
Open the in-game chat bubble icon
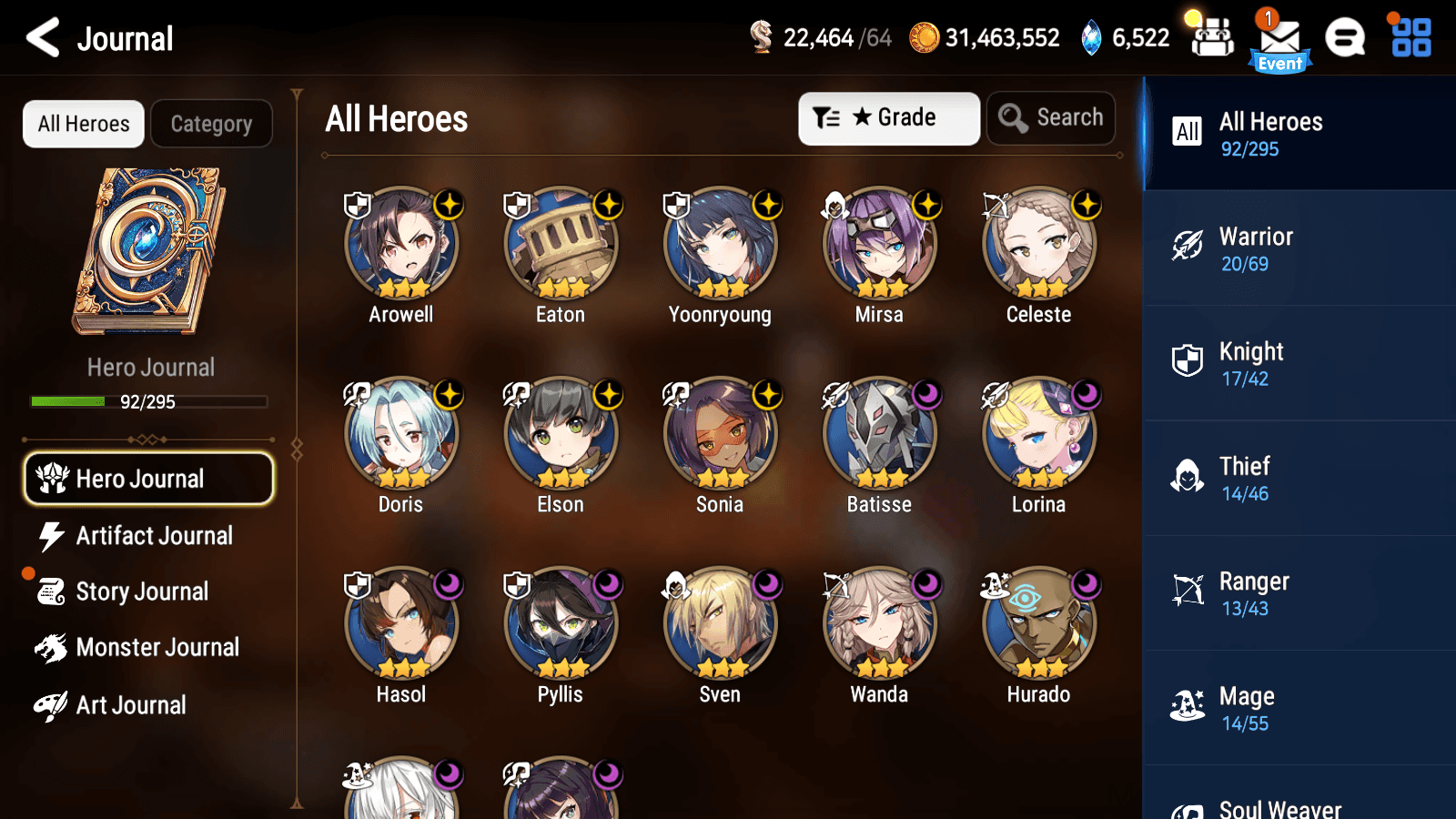click(x=1345, y=38)
